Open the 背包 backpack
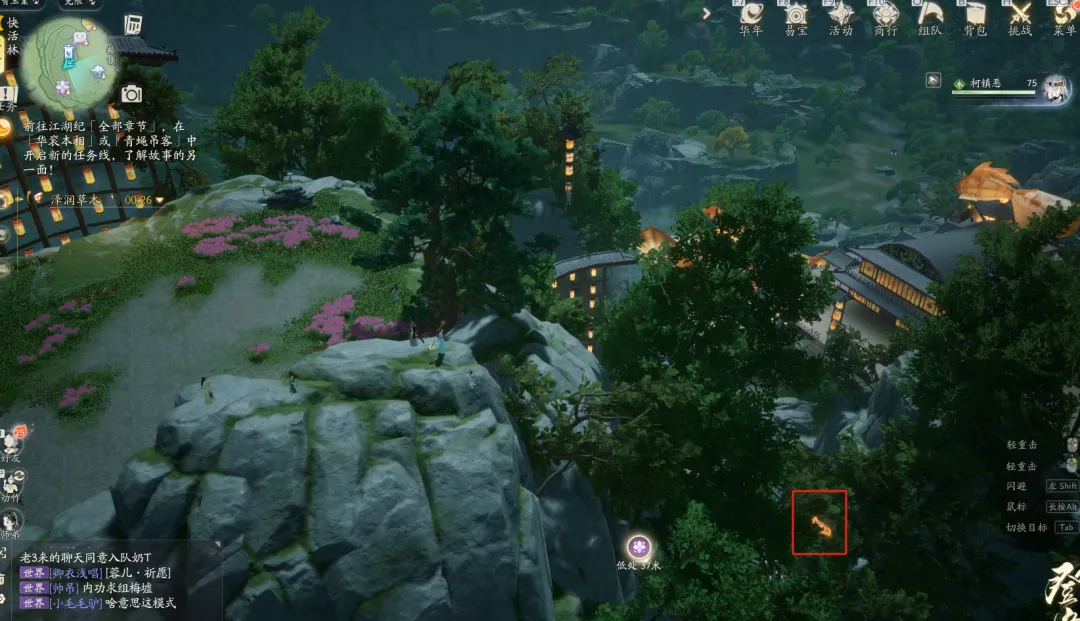The width and height of the screenshot is (1080, 621). pos(975,15)
